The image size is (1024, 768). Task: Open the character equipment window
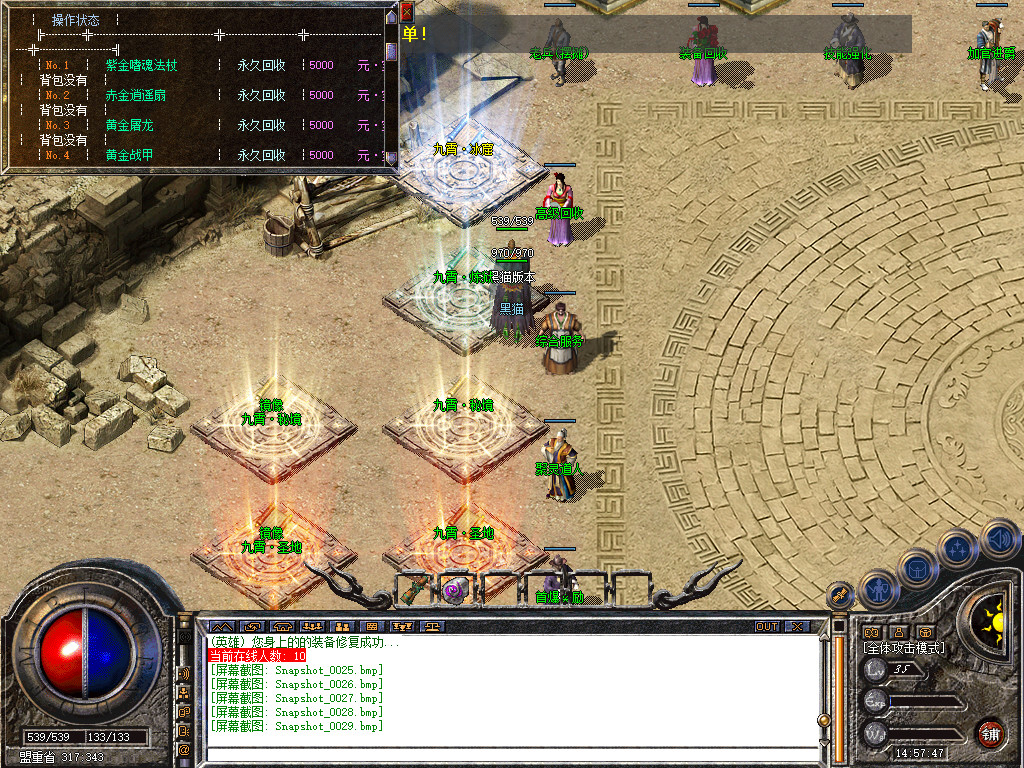tap(878, 590)
